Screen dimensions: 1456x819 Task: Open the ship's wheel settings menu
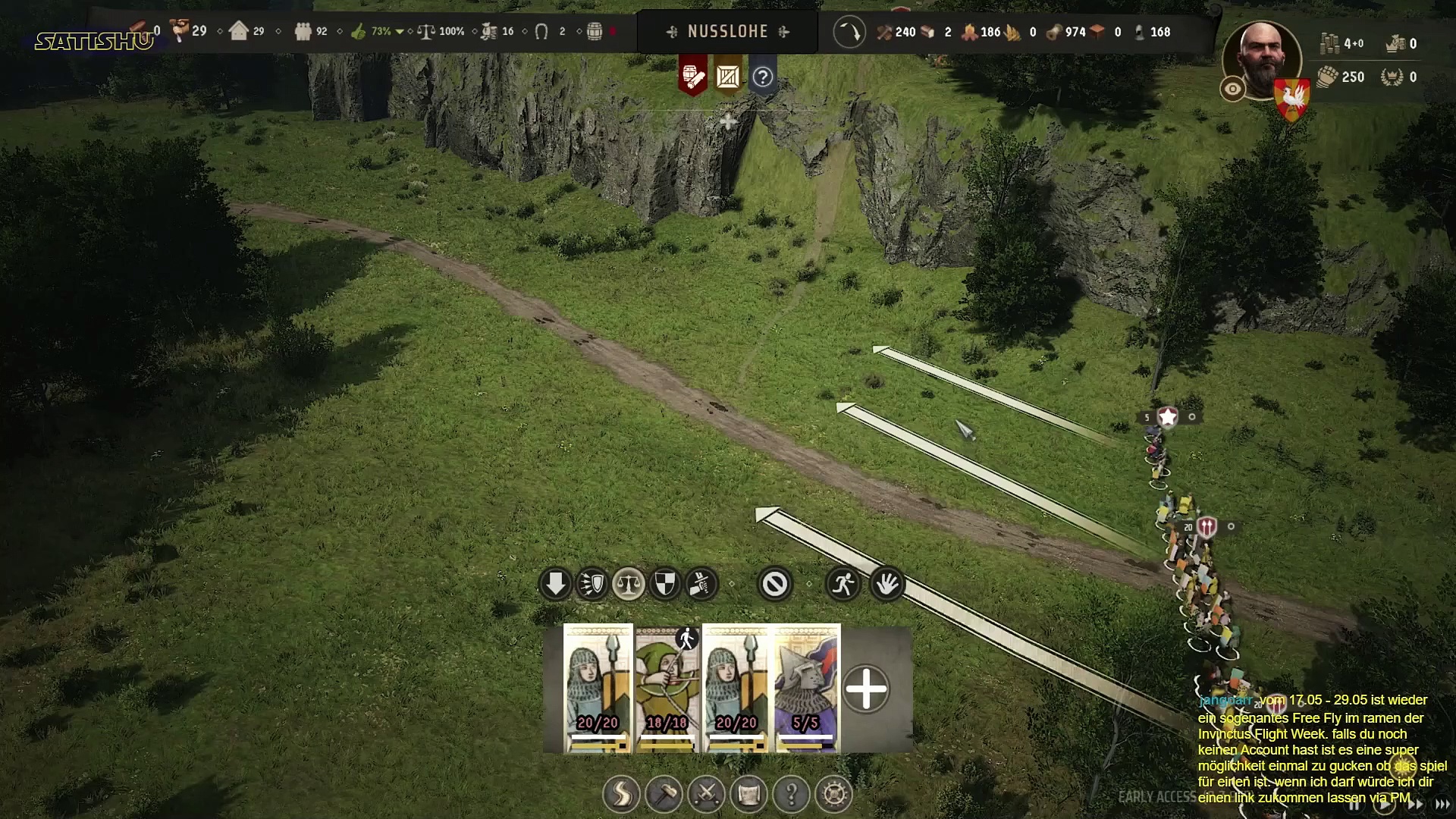coord(834,795)
